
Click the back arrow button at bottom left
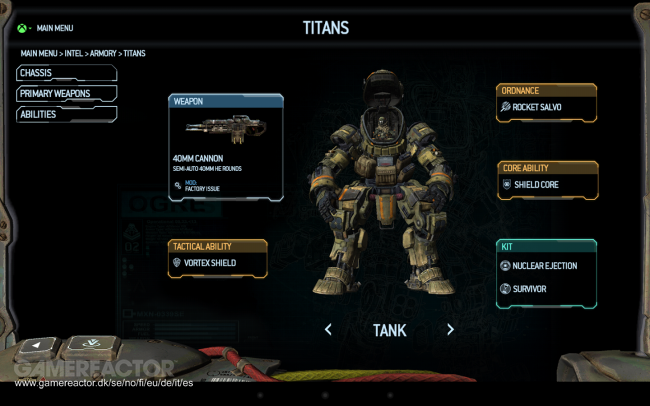[38, 345]
